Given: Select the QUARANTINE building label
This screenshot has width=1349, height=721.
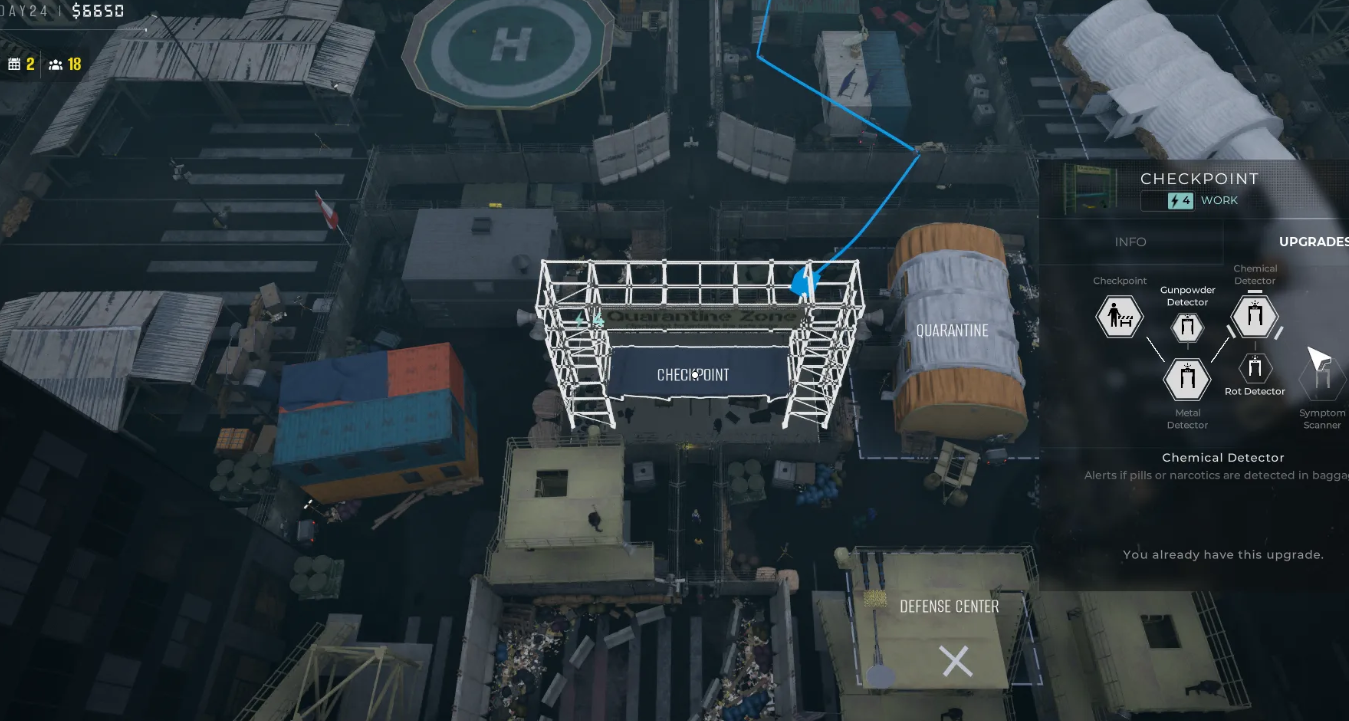Looking at the screenshot, I should (x=952, y=331).
